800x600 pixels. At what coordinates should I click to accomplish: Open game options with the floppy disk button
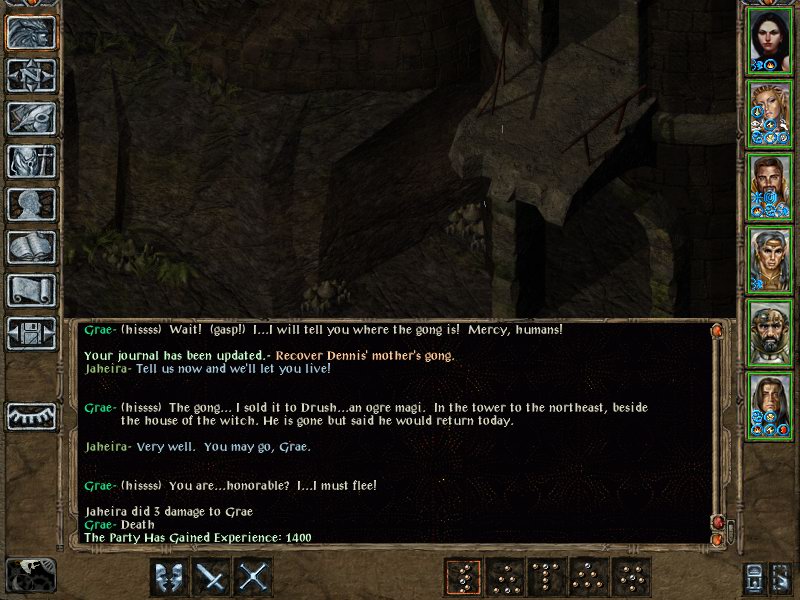[31, 333]
